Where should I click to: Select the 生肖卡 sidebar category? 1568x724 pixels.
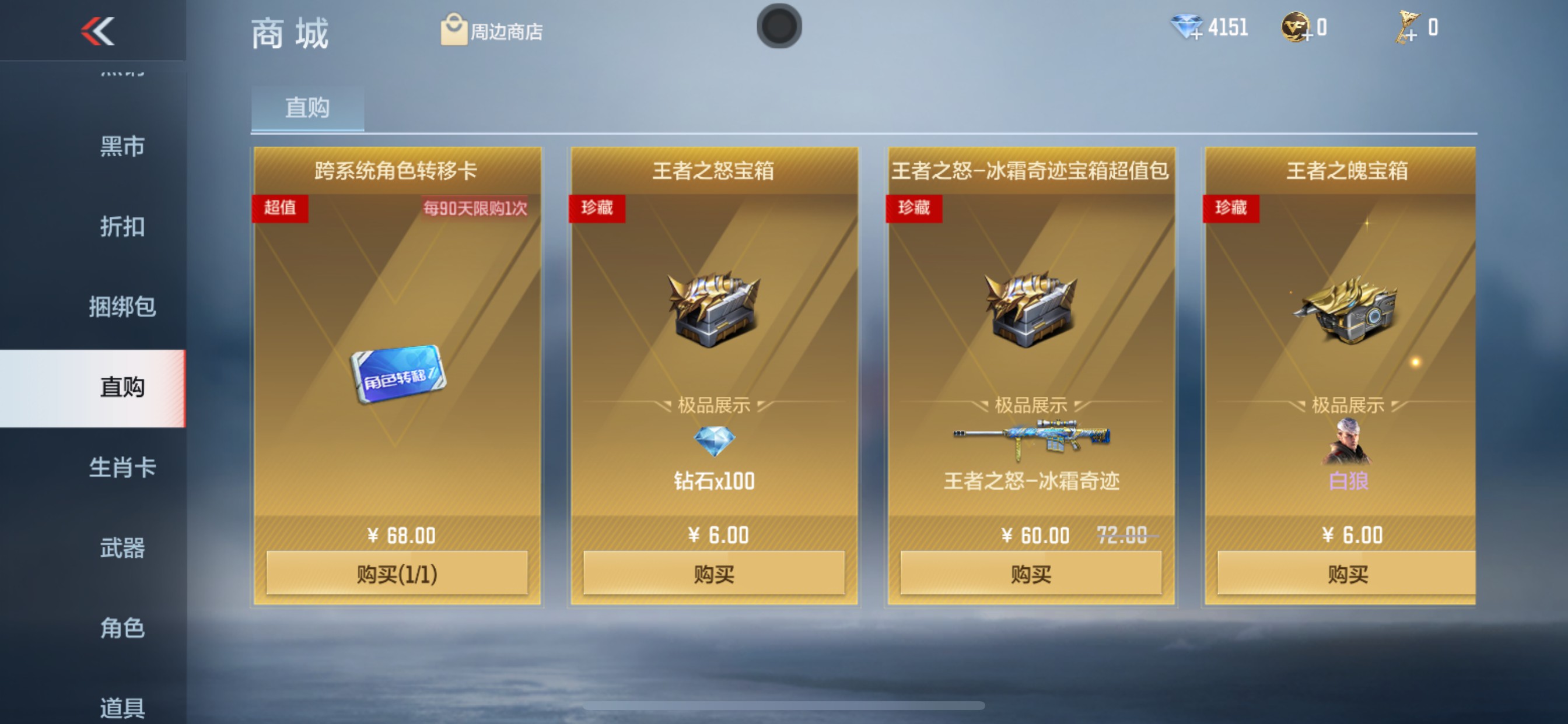pyautogui.click(x=122, y=469)
